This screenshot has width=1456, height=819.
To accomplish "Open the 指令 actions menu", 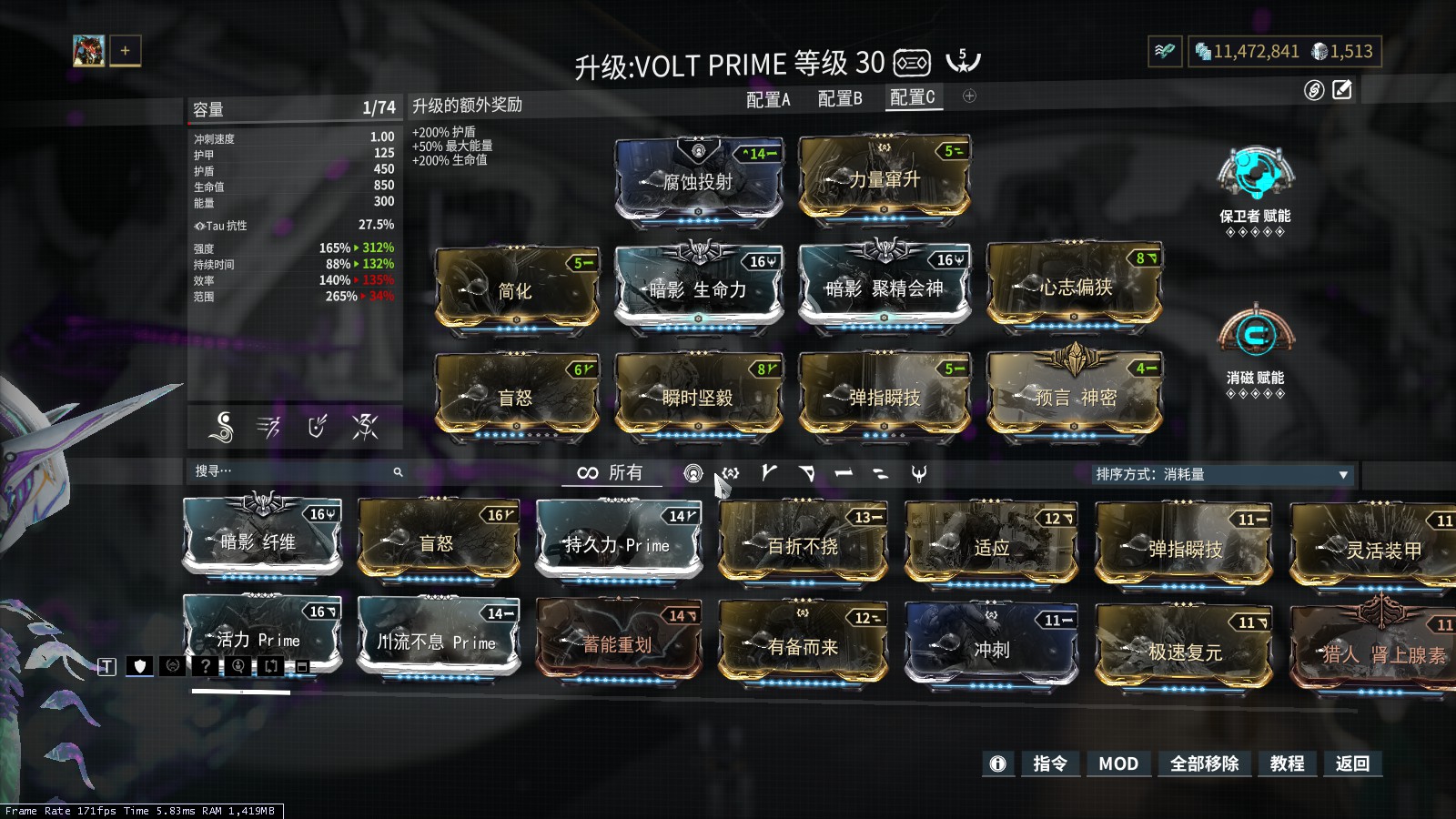I will tap(1049, 763).
